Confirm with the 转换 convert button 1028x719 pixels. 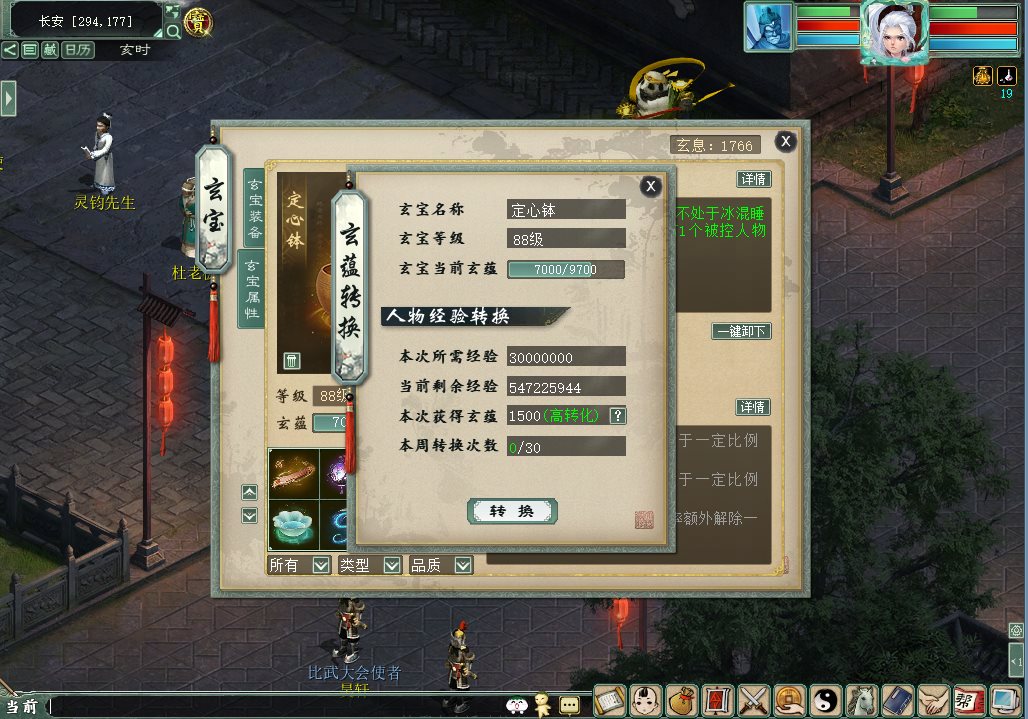click(512, 511)
